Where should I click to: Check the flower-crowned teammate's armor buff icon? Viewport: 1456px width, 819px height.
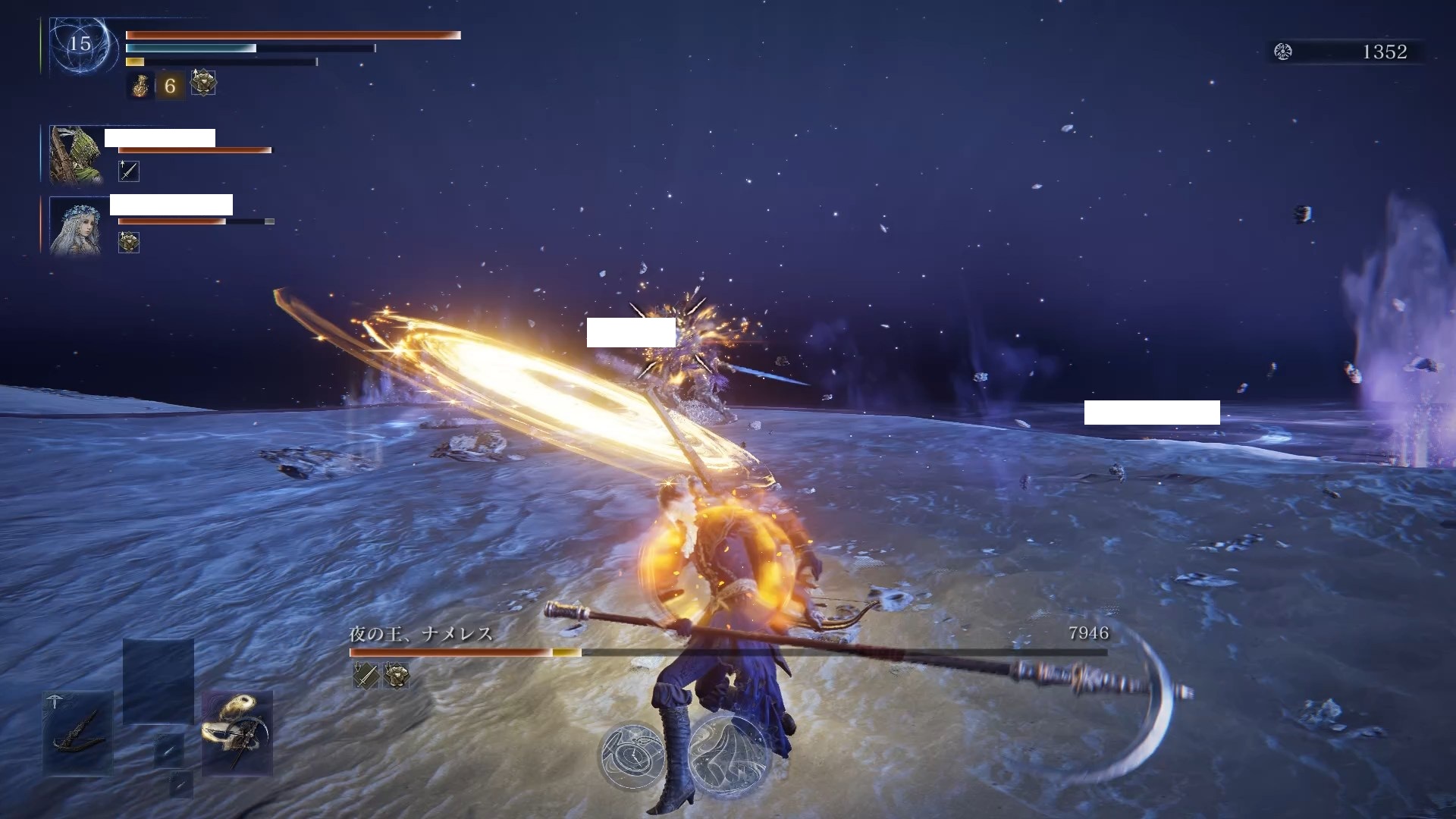pyautogui.click(x=129, y=243)
